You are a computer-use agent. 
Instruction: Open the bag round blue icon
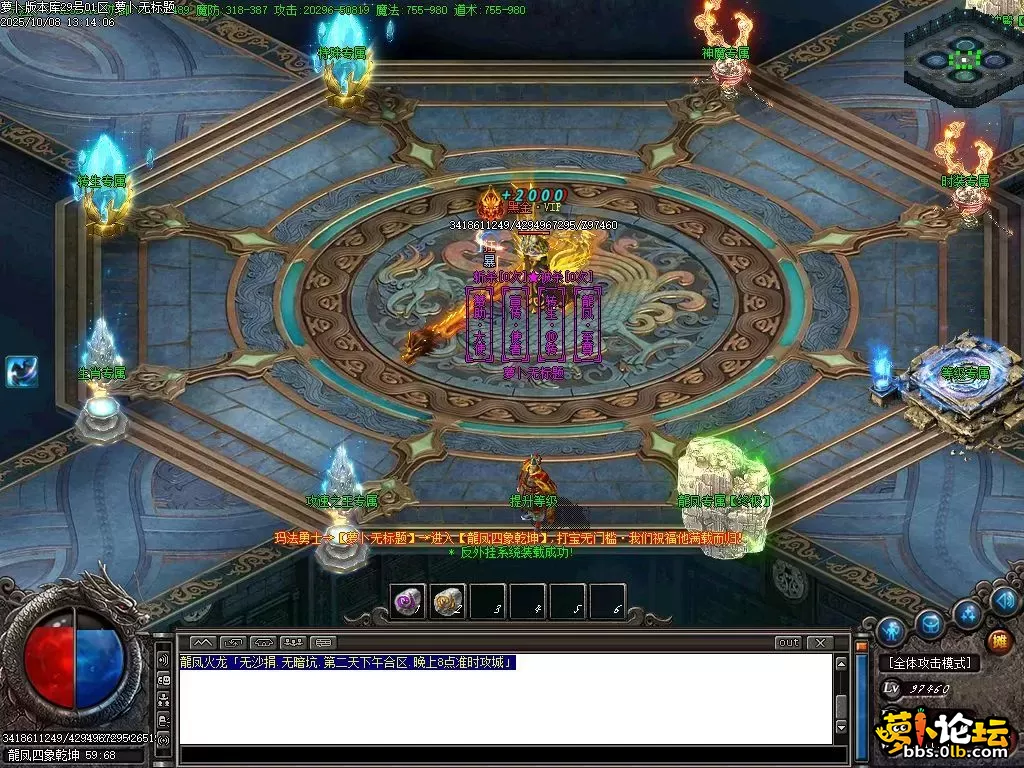(930, 624)
